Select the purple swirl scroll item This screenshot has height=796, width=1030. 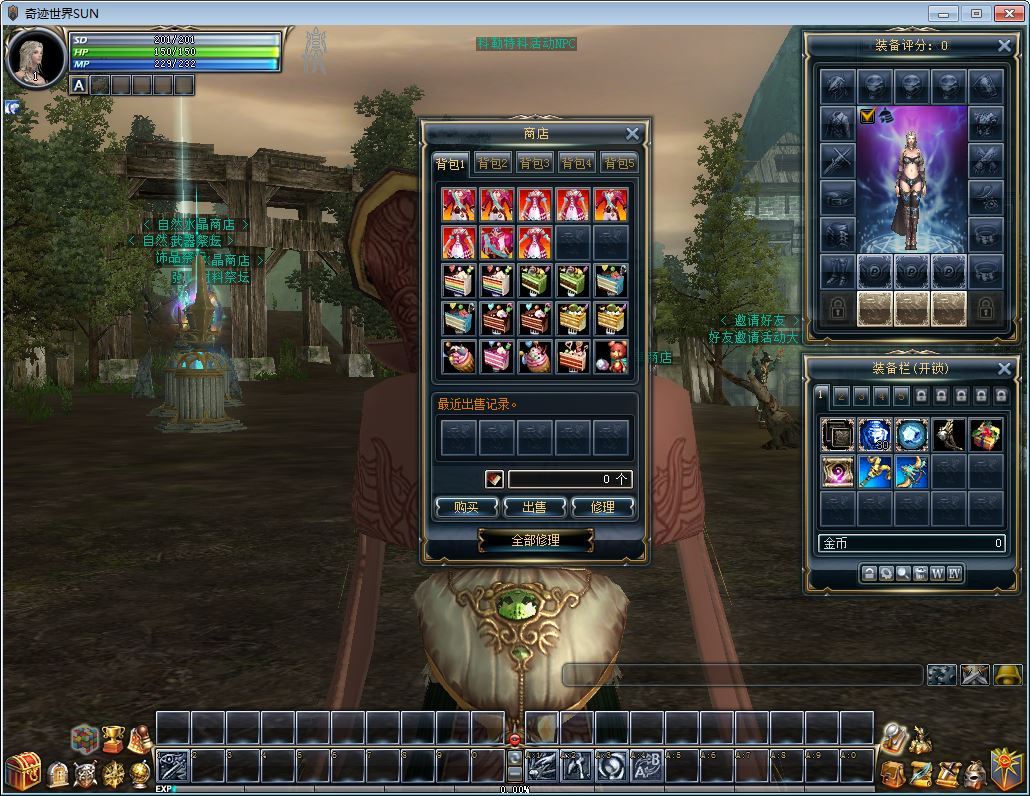(837, 472)
